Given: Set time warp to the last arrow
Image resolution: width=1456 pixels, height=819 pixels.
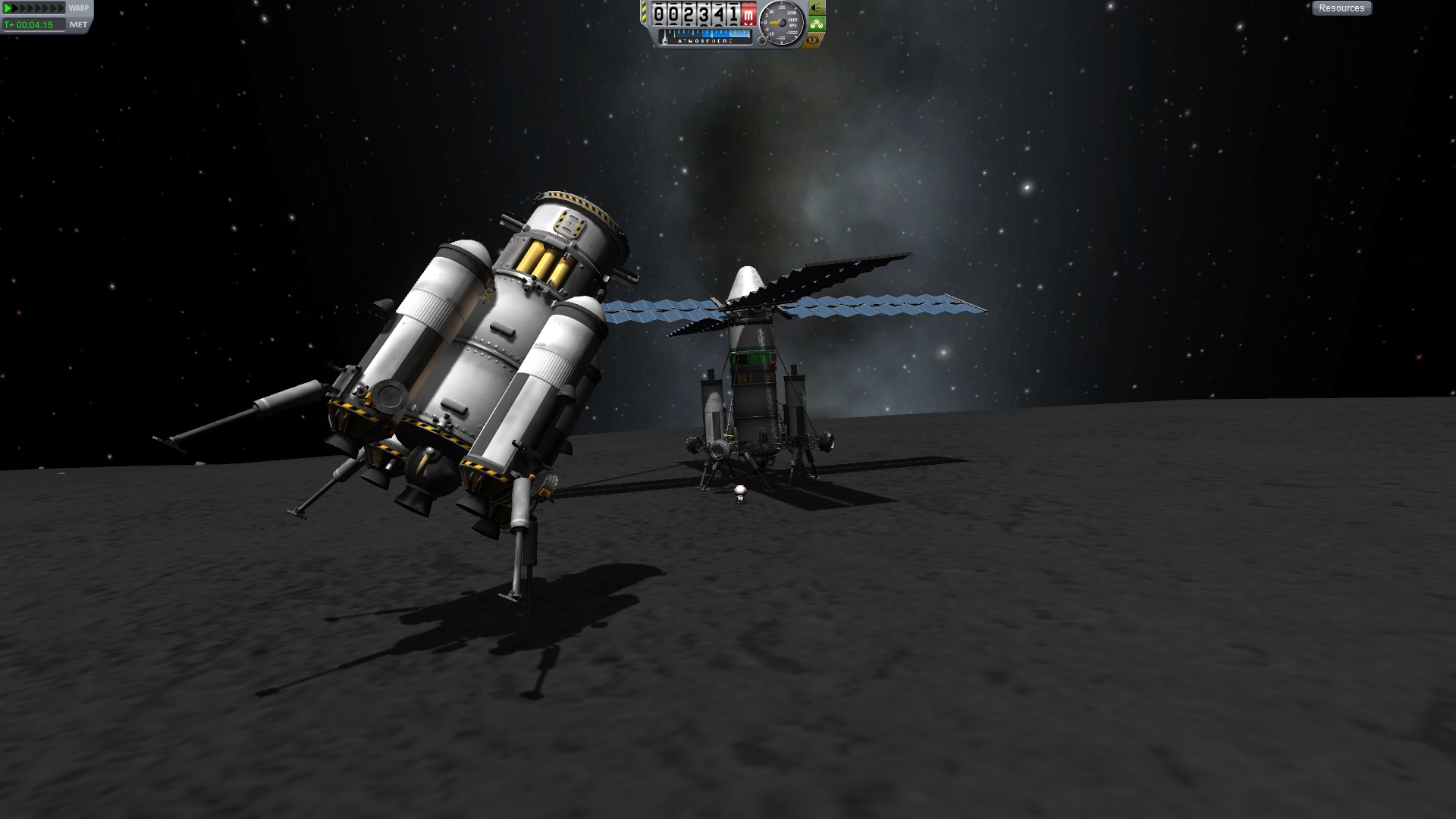Looking at the screenshot, I should click(x=61, y=8).
